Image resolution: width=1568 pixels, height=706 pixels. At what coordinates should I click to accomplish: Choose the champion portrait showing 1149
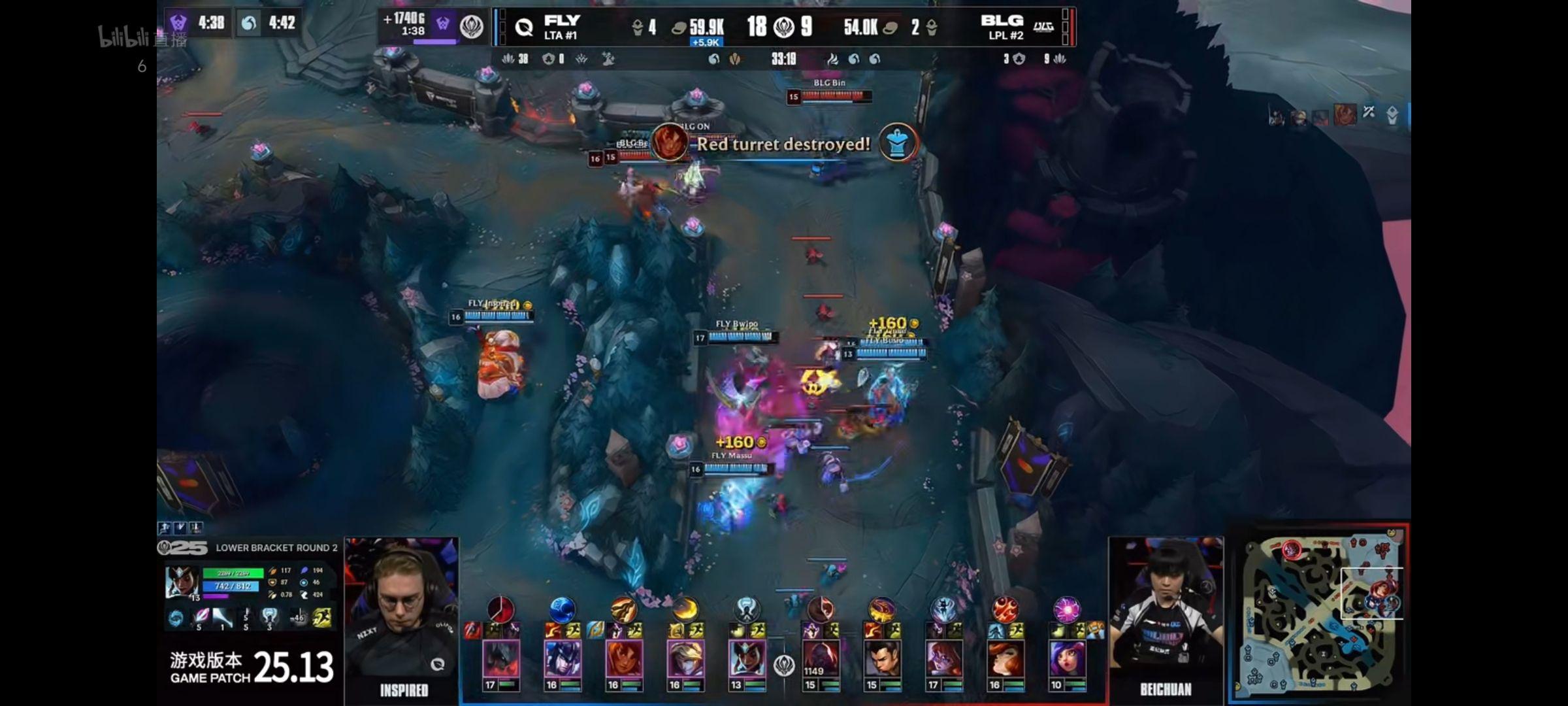click(x=821, y=659)
